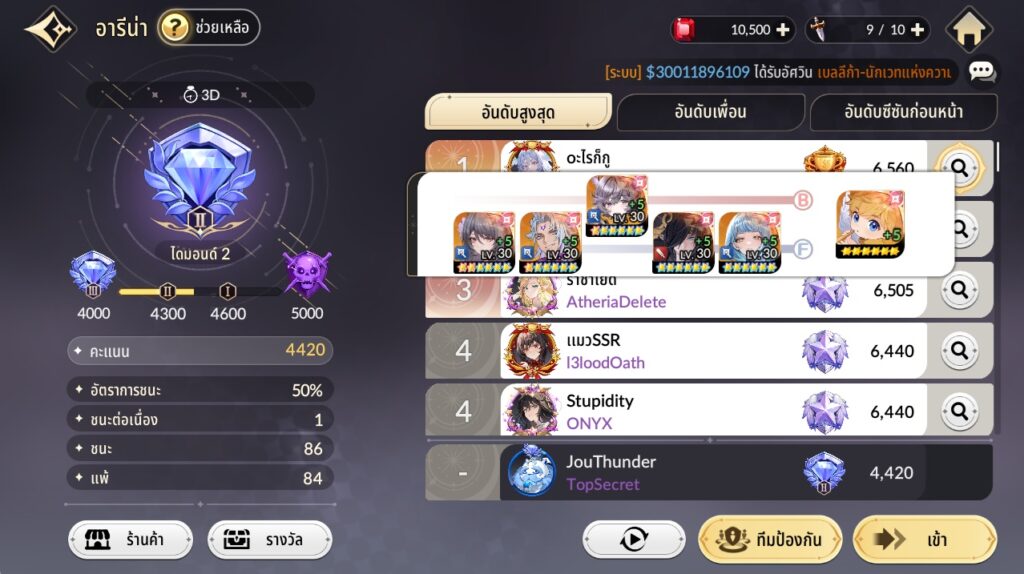The width and height of the screenshot is (1024, 574).
Task: Return to the home screen
Action: coord(968,30)
